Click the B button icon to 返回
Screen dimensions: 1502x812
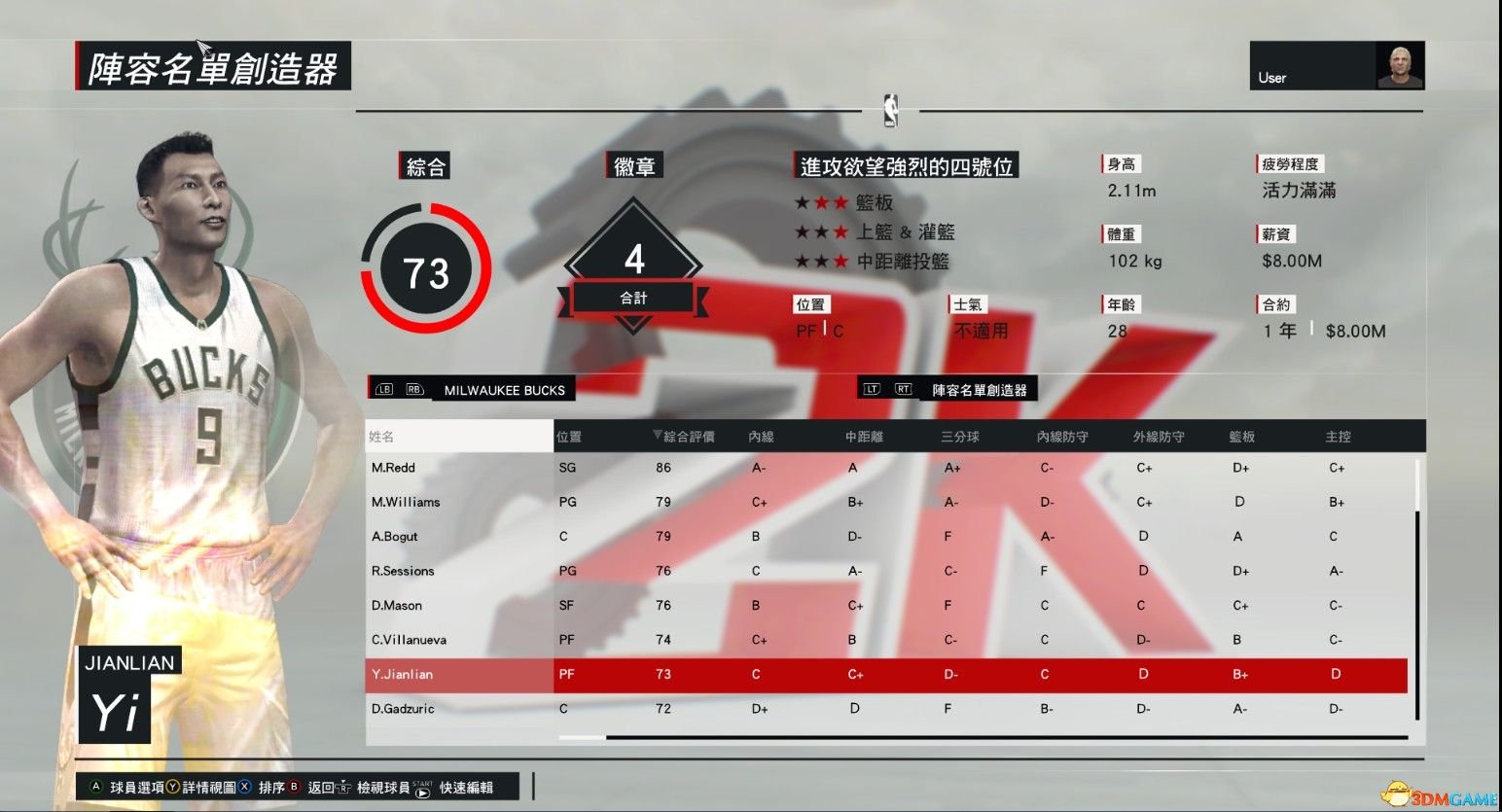click(291, 788)
